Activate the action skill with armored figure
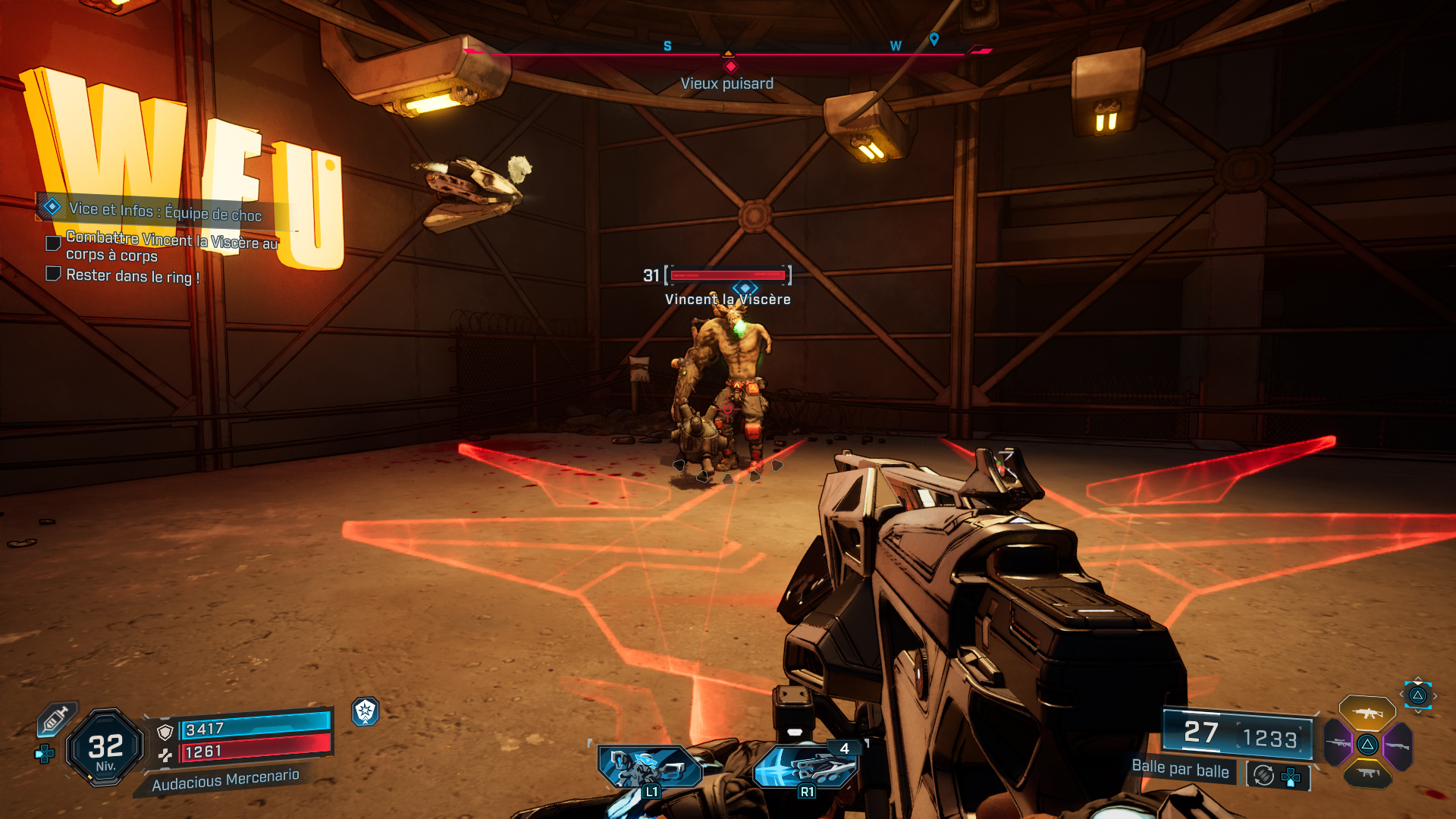Screen dimensions: 1456x819 click(x=648, y=767)
